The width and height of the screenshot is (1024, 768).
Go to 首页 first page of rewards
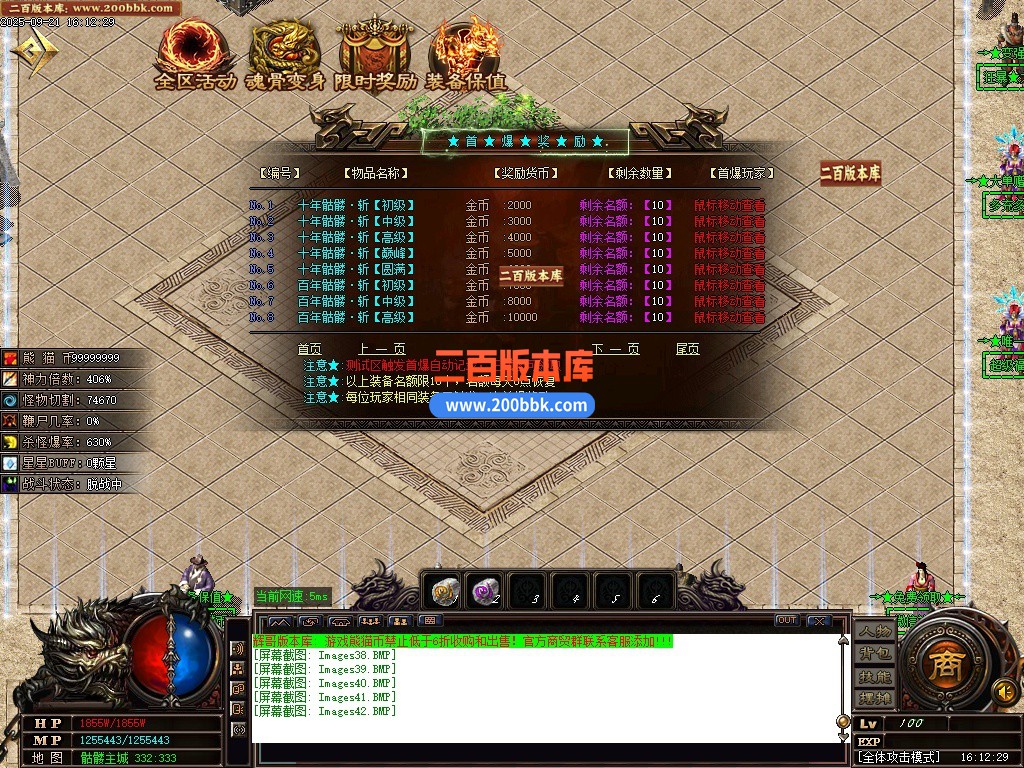coord(310,349)
